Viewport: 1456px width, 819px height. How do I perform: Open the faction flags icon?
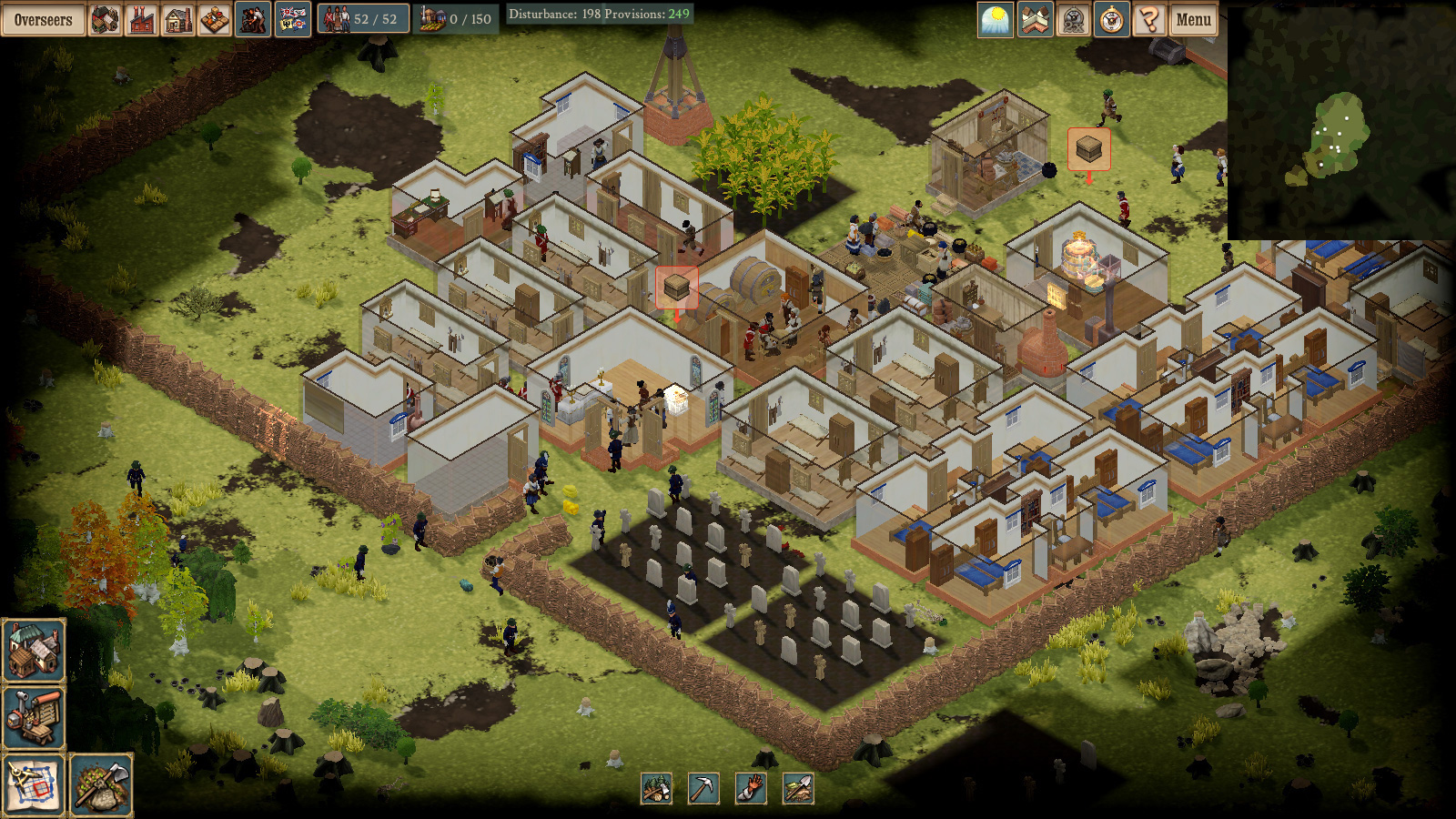click(292, 19)
